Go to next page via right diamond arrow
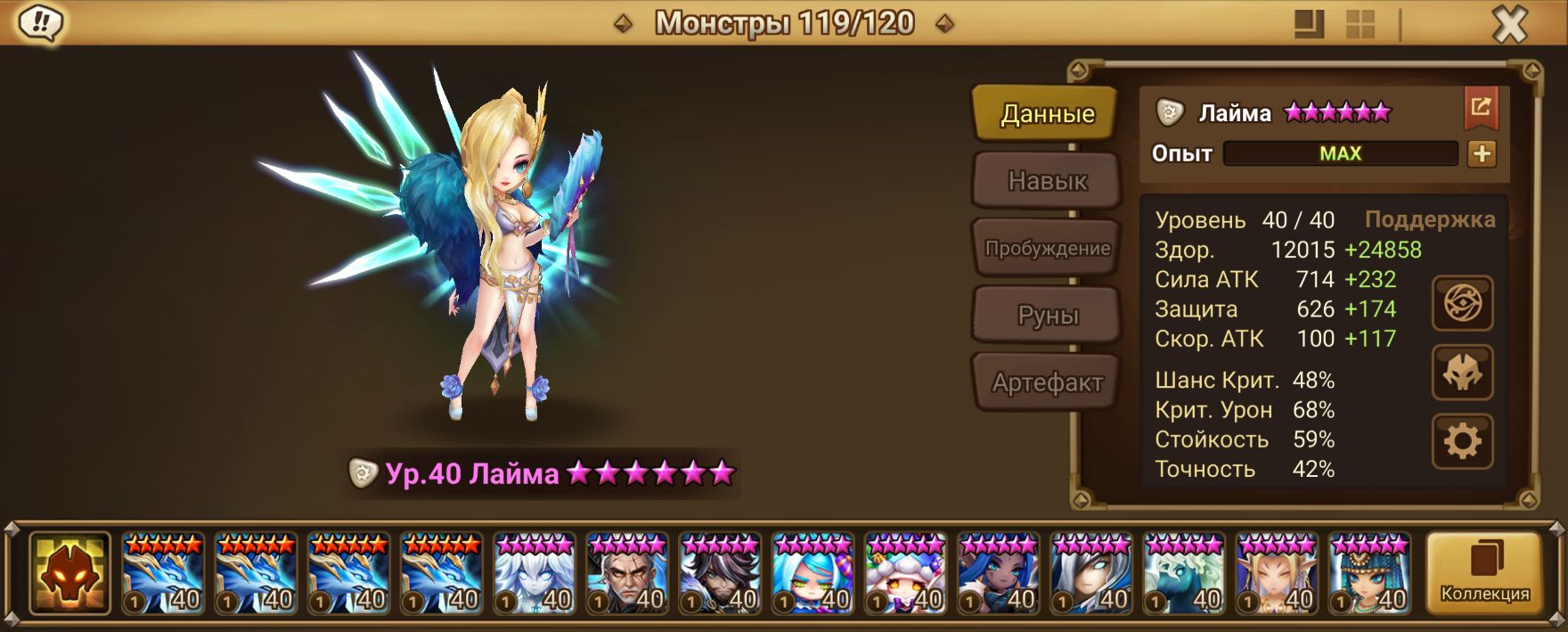Screen dimensions: 1568x632 (x=944, y=24)
